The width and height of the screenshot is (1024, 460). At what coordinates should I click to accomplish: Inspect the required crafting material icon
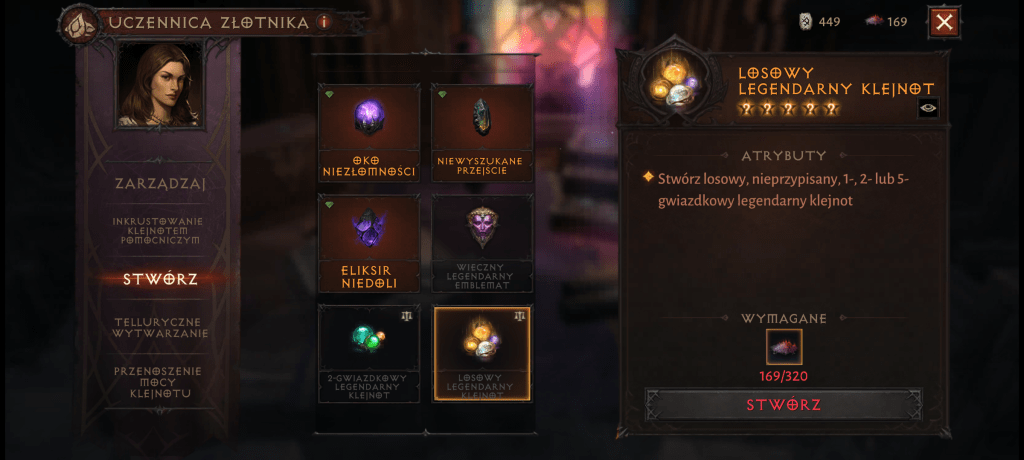[784, 348]
